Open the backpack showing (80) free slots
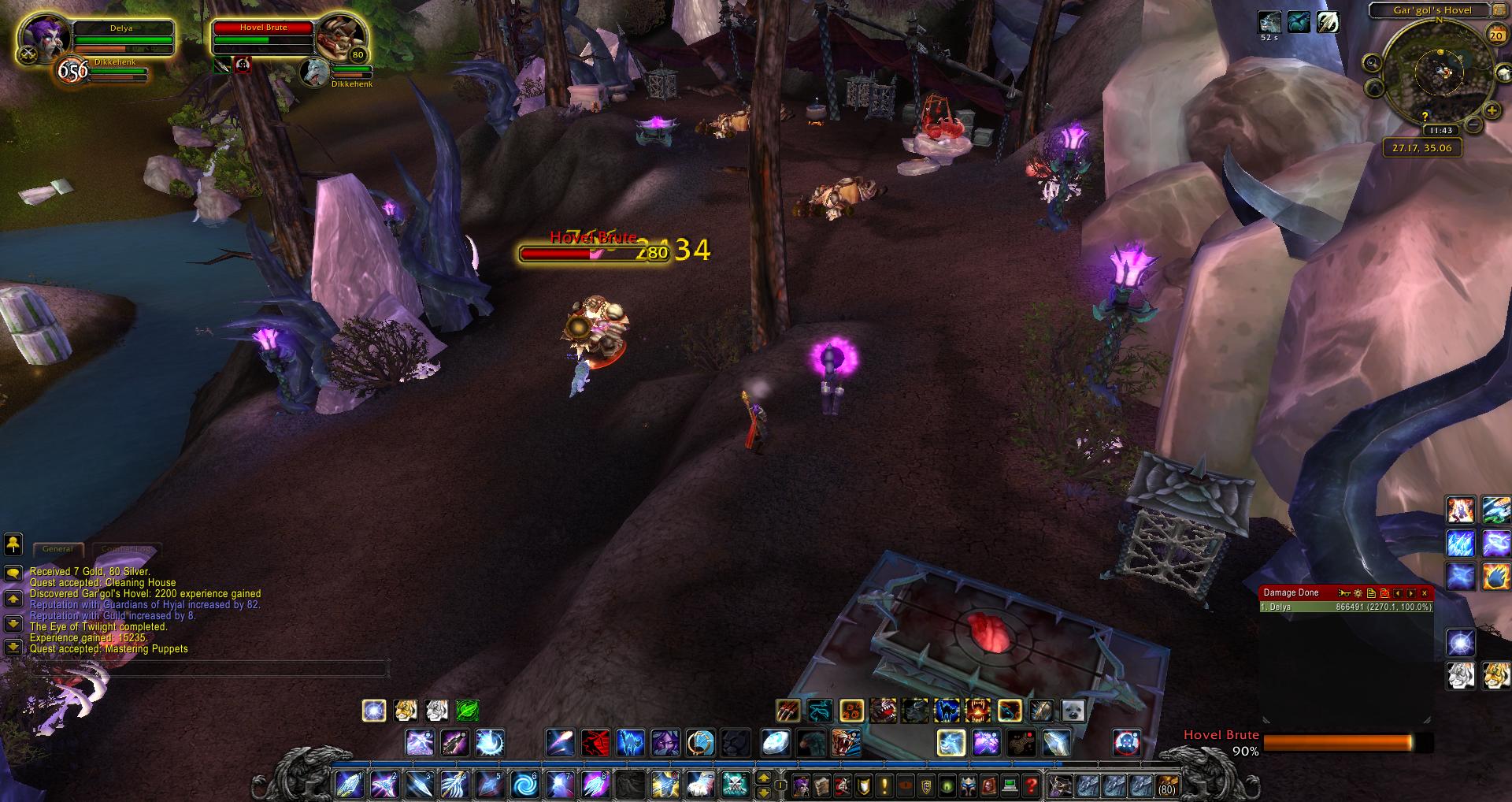 [1166, 785]
